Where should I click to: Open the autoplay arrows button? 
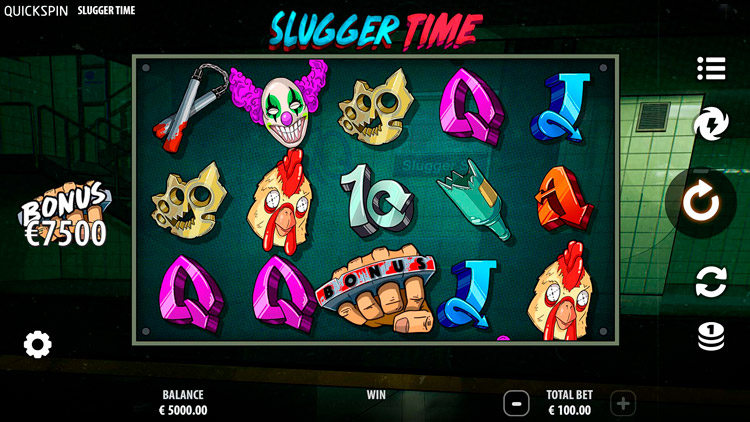[711, 282]
